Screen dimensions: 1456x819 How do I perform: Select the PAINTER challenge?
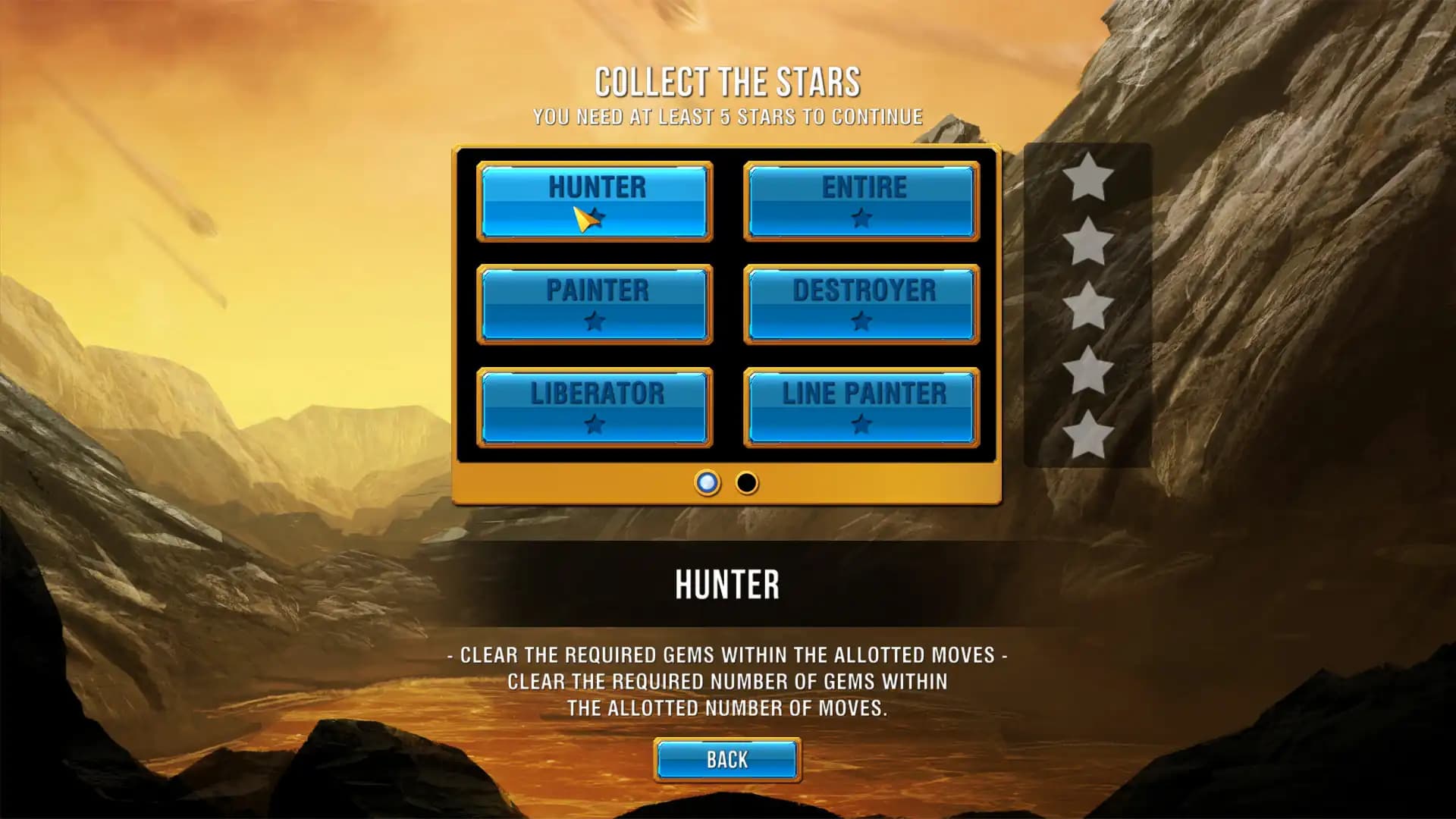595,305
